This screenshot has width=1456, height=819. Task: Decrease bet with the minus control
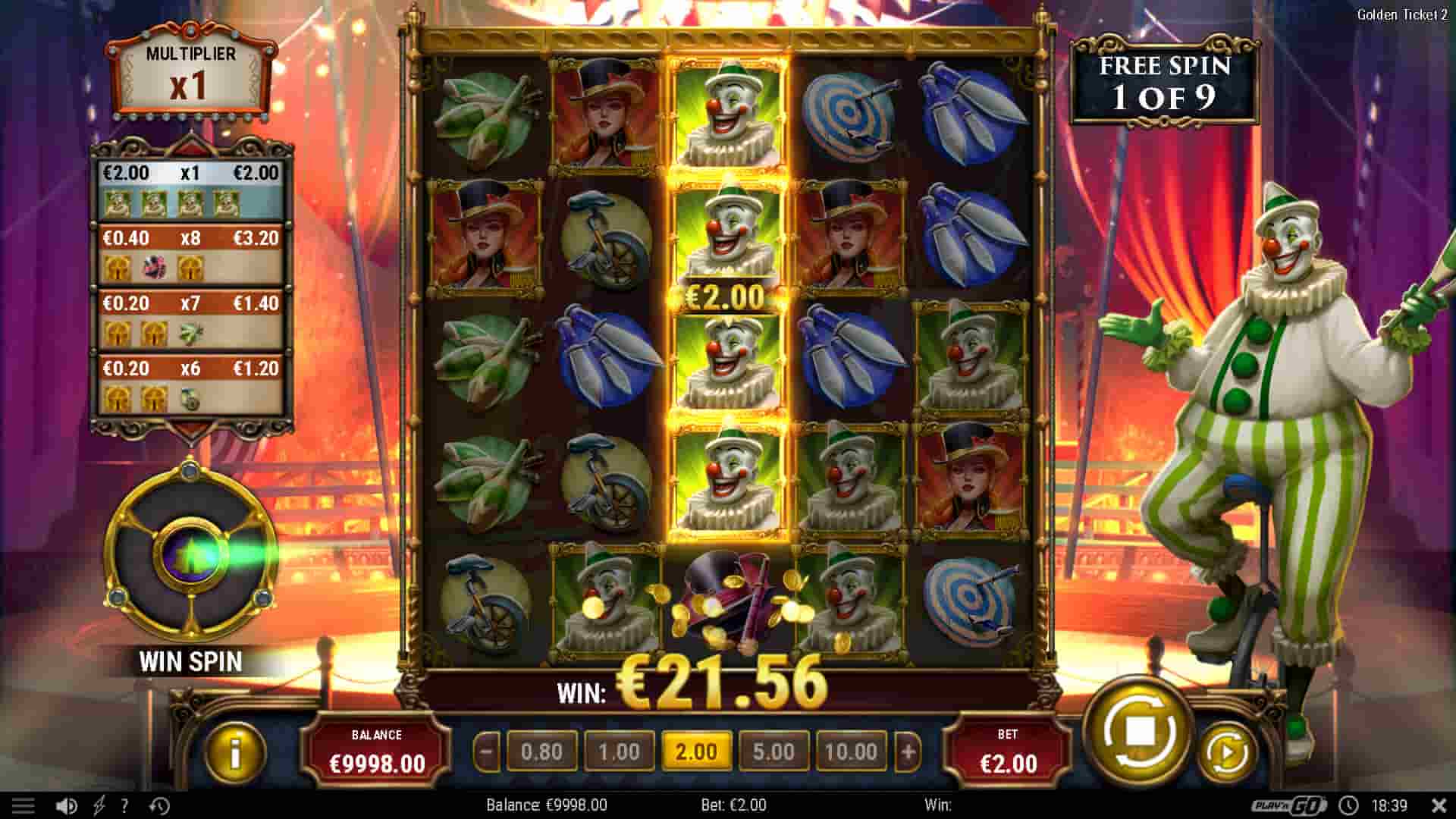(485, 752)
